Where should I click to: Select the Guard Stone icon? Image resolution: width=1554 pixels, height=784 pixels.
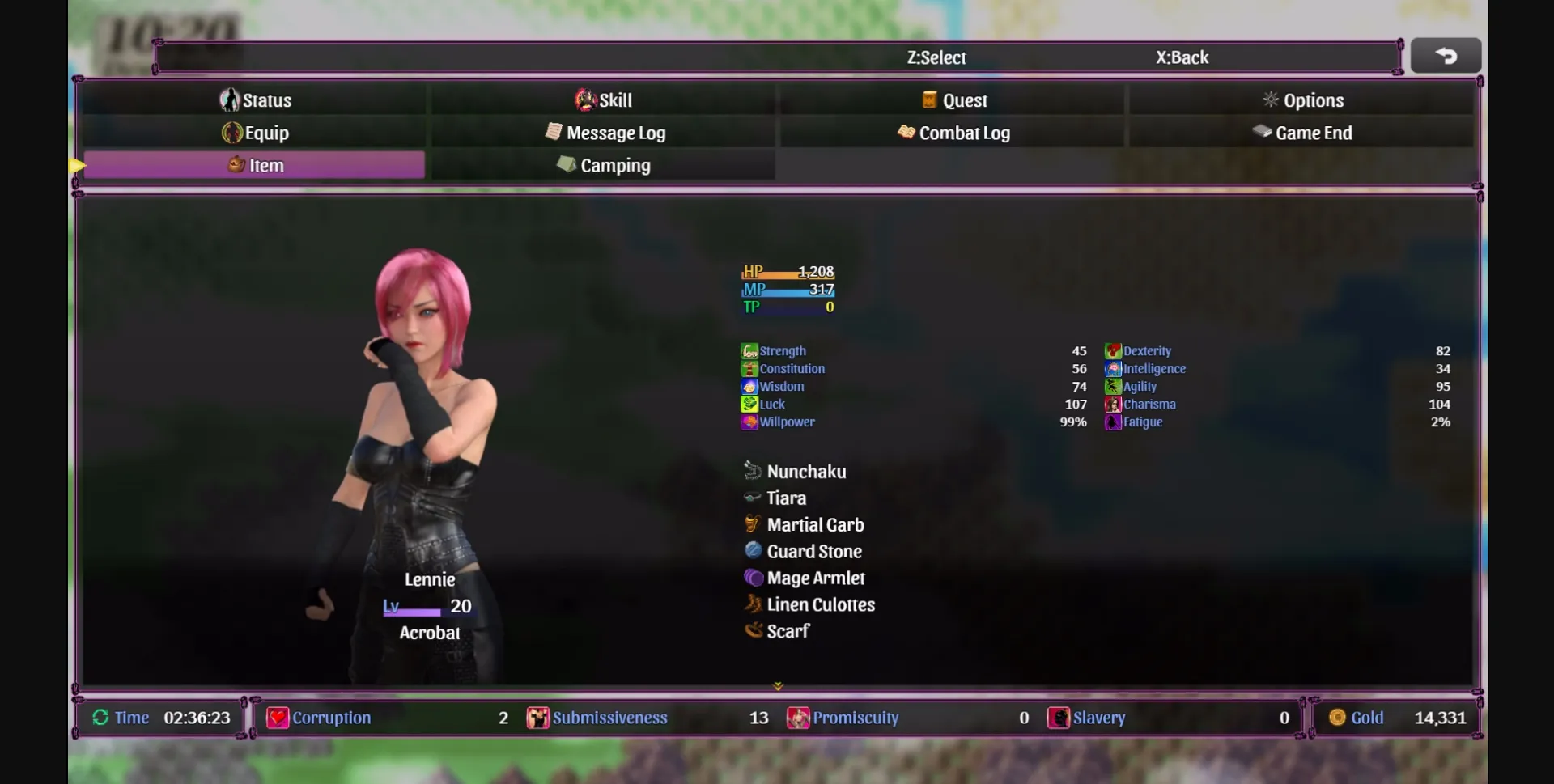753,551
